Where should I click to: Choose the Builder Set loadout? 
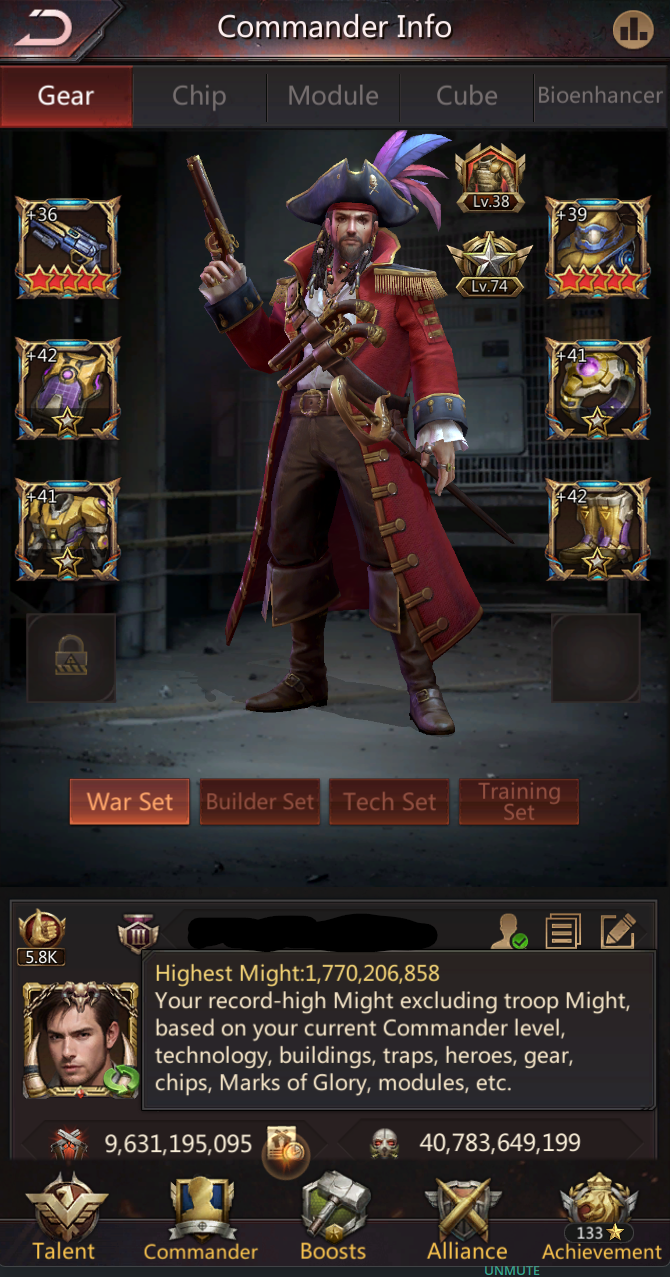pyautogui.click(x=260, y=802)
